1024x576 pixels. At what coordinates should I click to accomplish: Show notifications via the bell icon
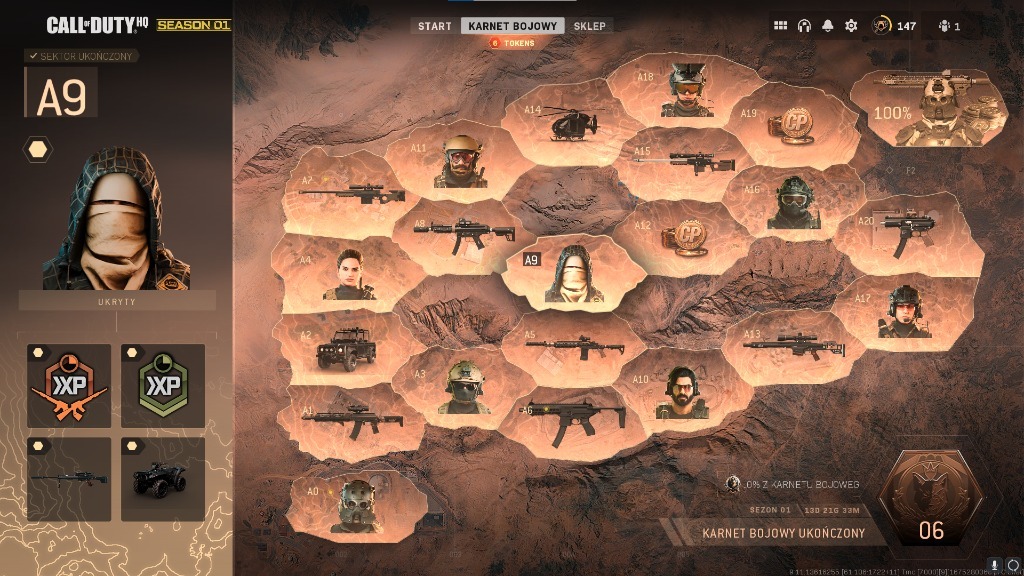(827, 26)
